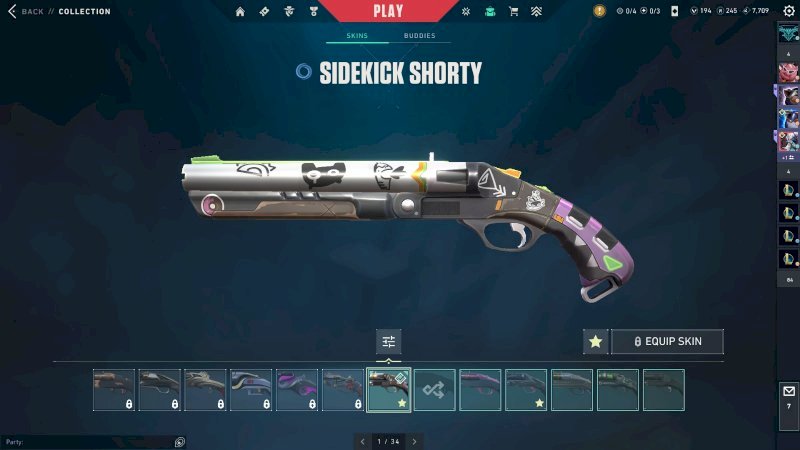Select the random shuffle skin tile
The image size is (800, 450).
pyautogui.click(x=435, y=390)
